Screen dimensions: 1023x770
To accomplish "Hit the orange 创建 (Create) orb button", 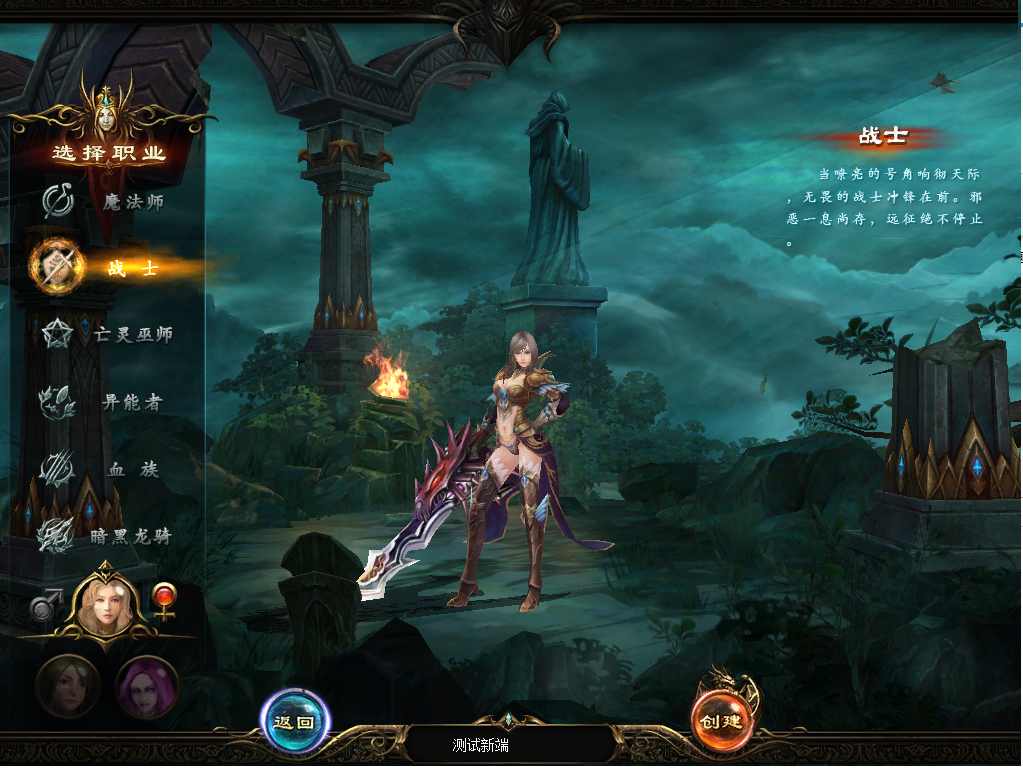I will pyautogui.click(x=721, y=721).
